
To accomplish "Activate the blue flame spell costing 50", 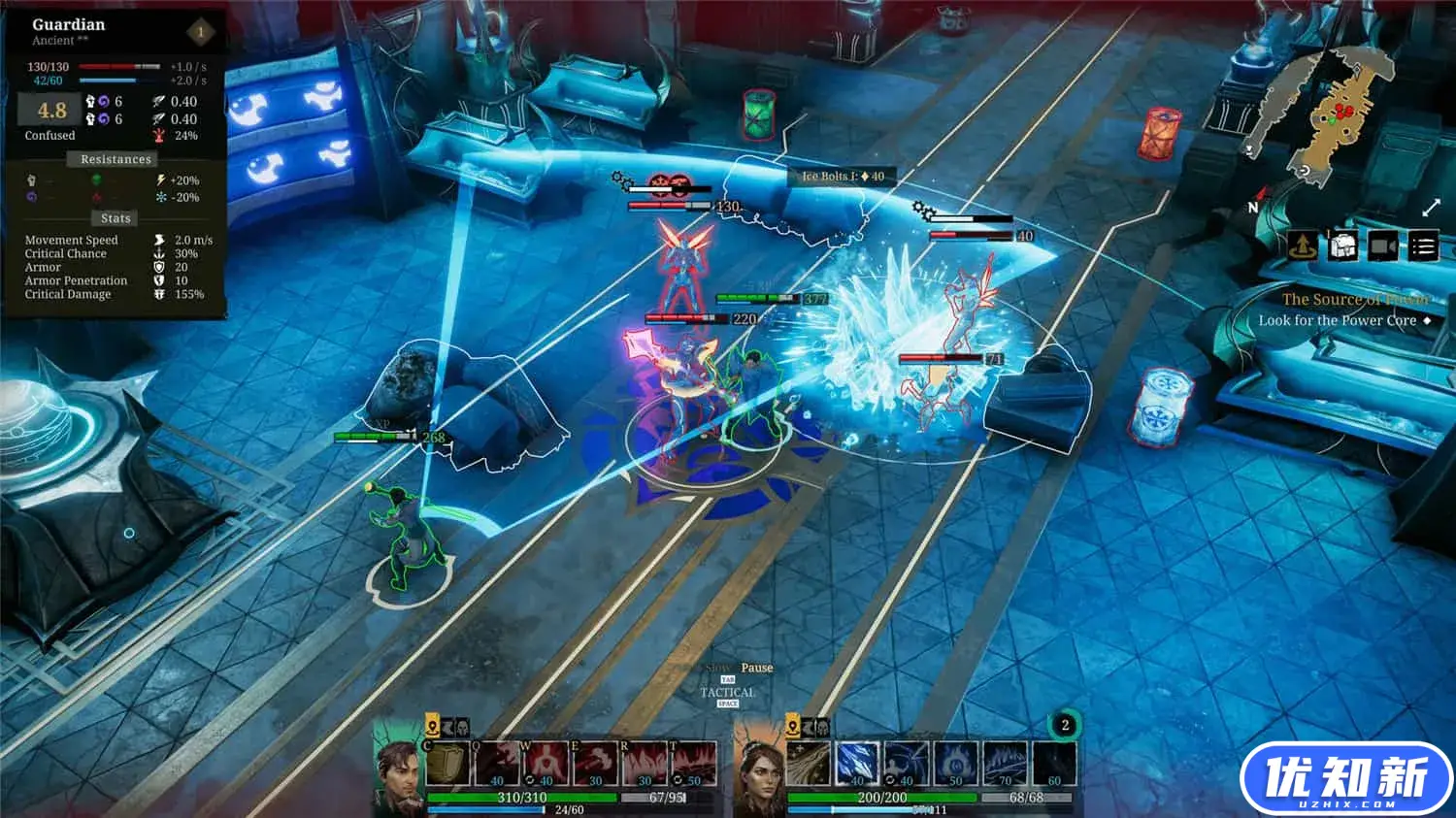I will tap(956, 764).
